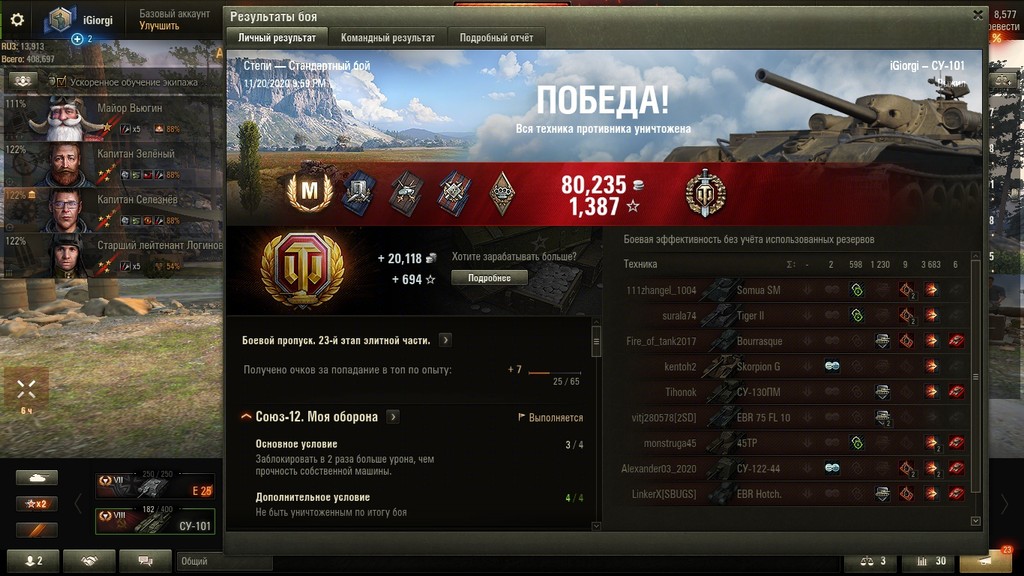Close the battle results window
1024x576 pixels.
[978, 15]
